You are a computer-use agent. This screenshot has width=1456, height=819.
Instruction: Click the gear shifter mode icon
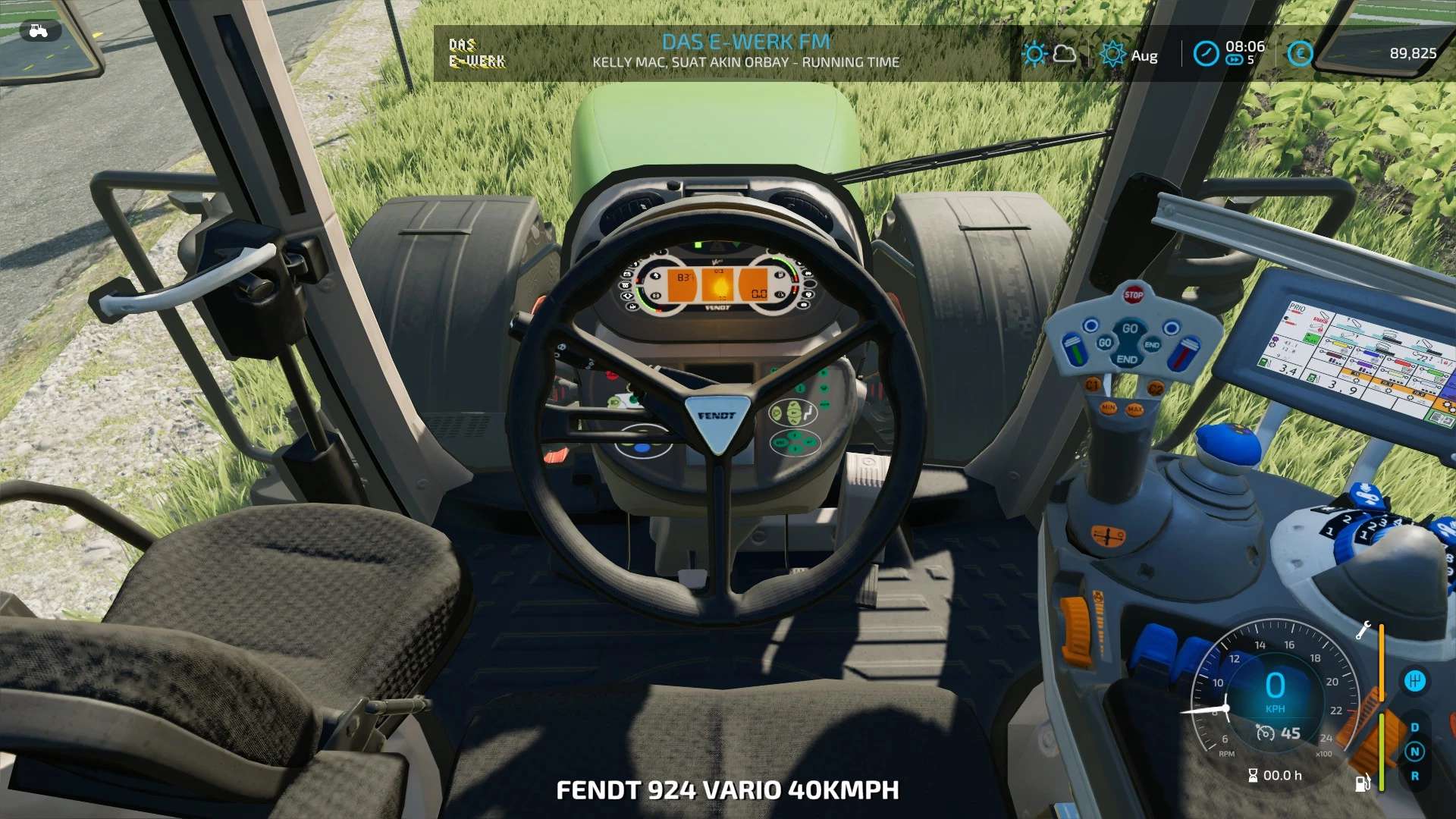pos(1414,681)
